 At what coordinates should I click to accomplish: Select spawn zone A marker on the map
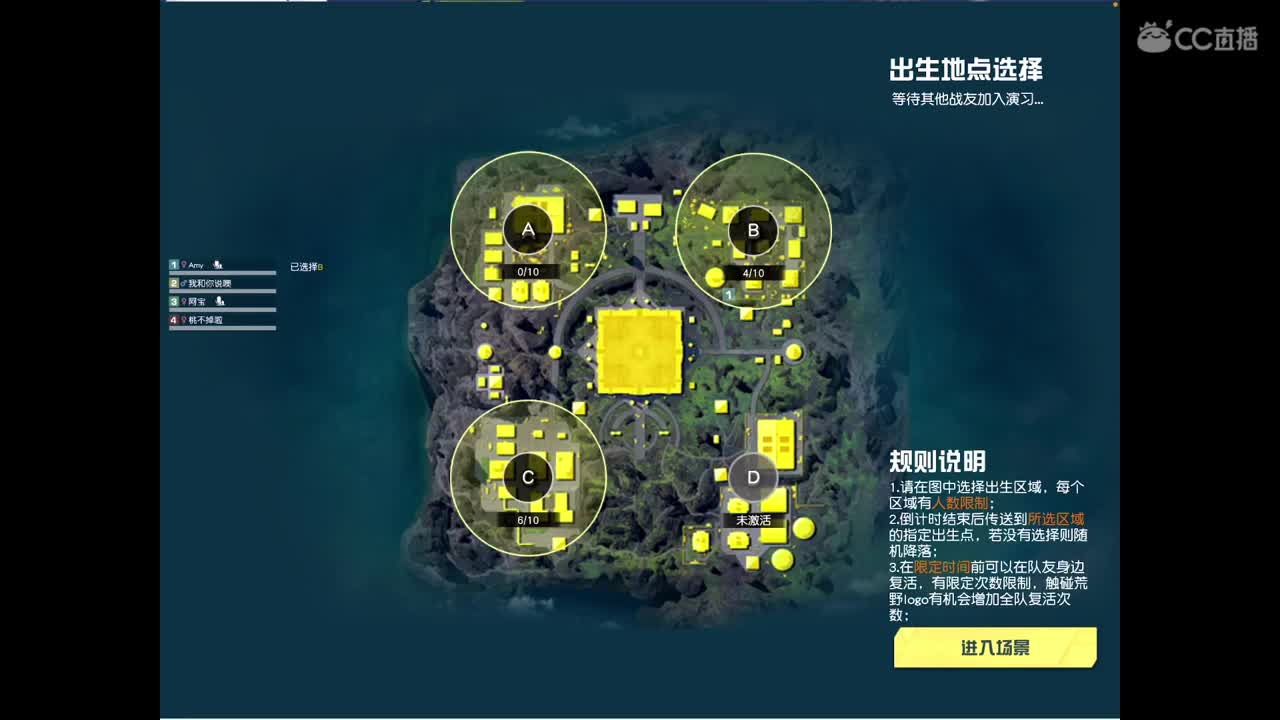[528, 228]
